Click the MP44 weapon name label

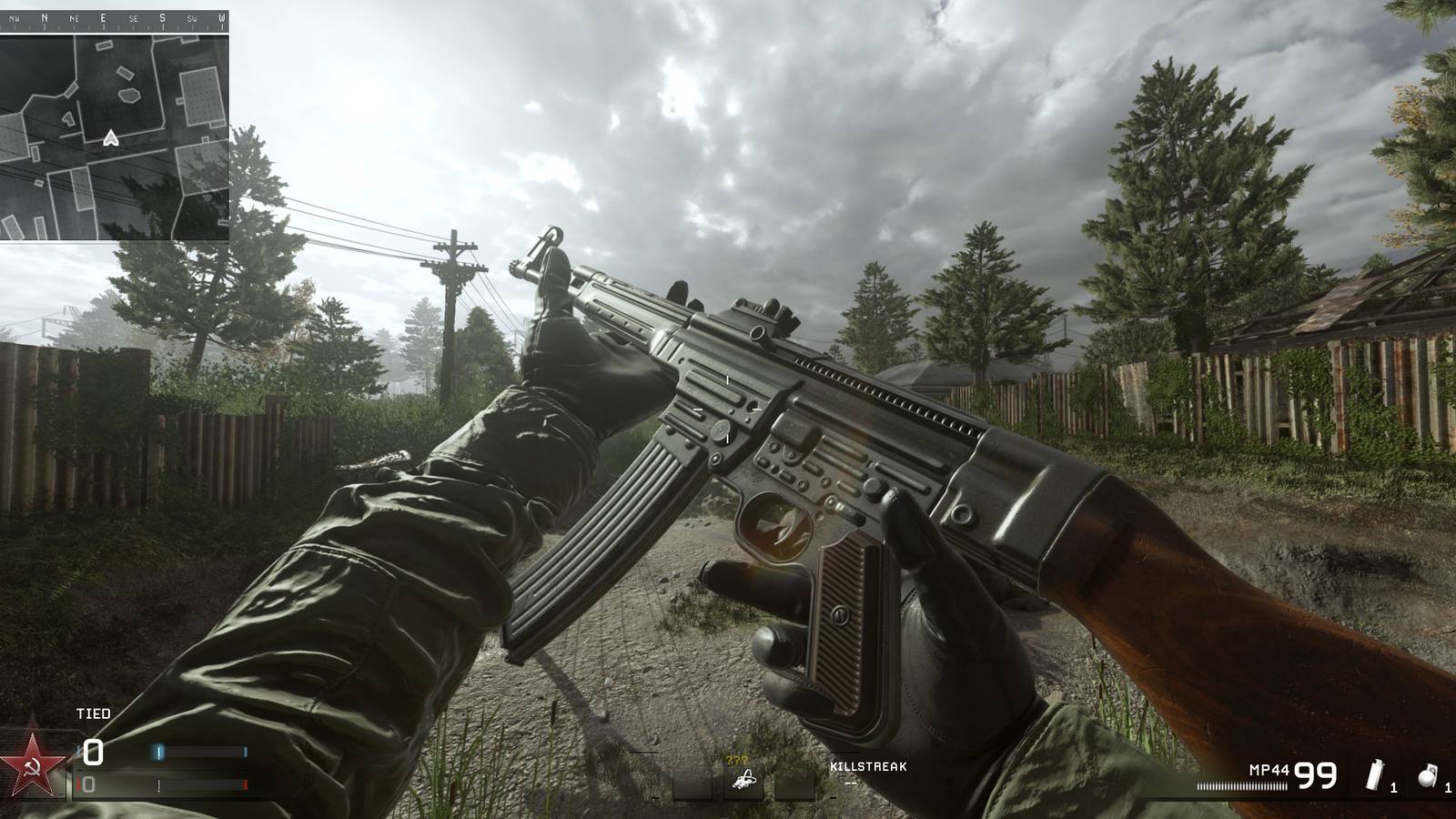click(1269, 770)
